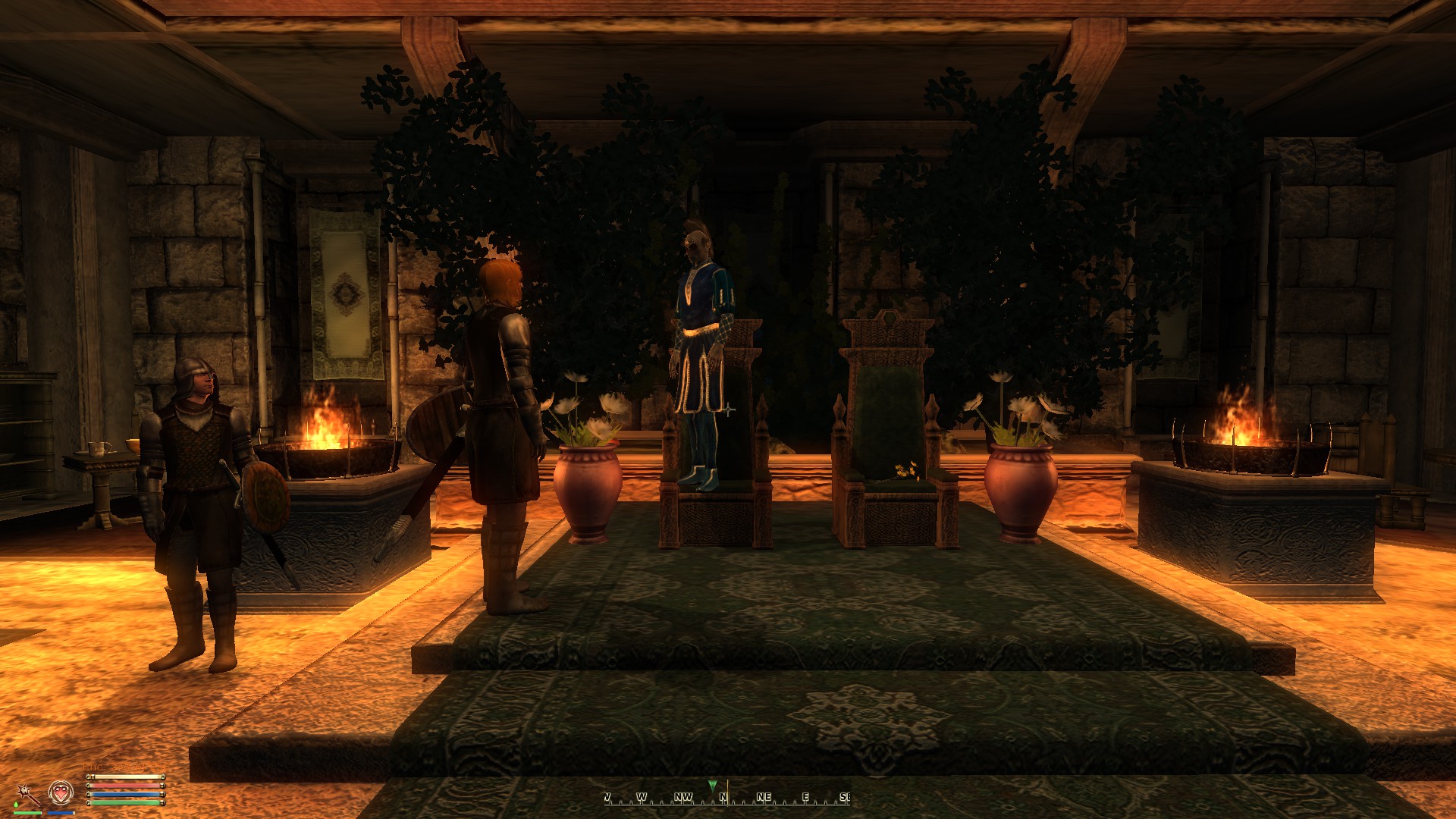Select the red heart spell icon
Screen dimensions: 1456x819
(61, 793)
